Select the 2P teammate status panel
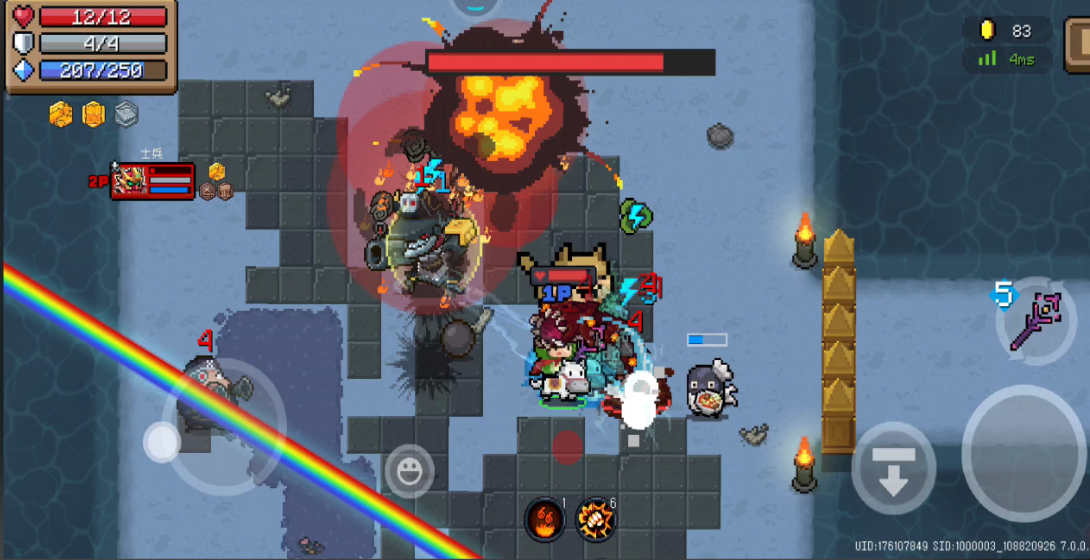Screen dimensions: 1090x560 click(152, 181)
